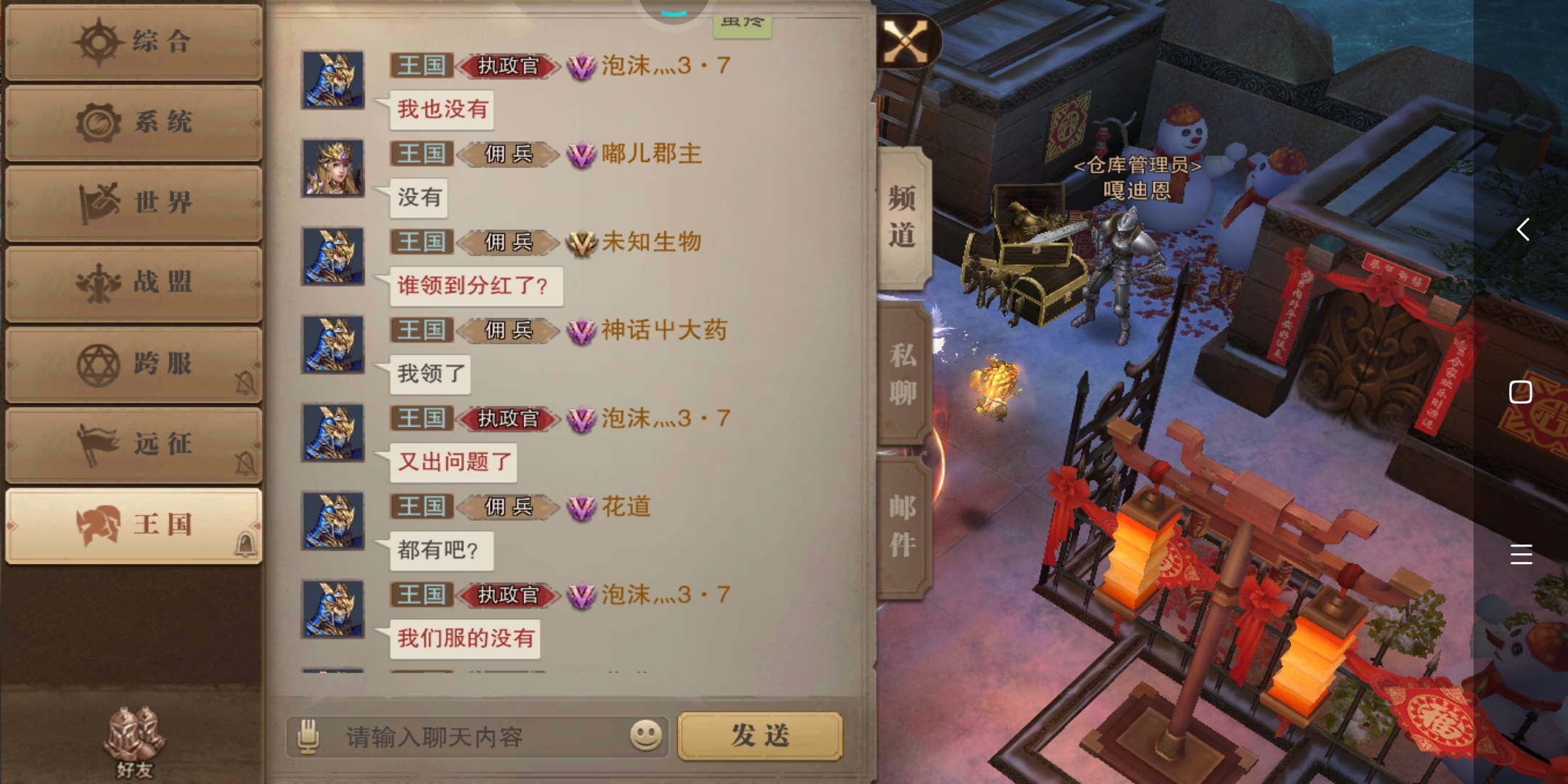This screenshot has height=784, width=1568.
Task: Select the 跨服 cross-server channel
Action: [134, 363]
